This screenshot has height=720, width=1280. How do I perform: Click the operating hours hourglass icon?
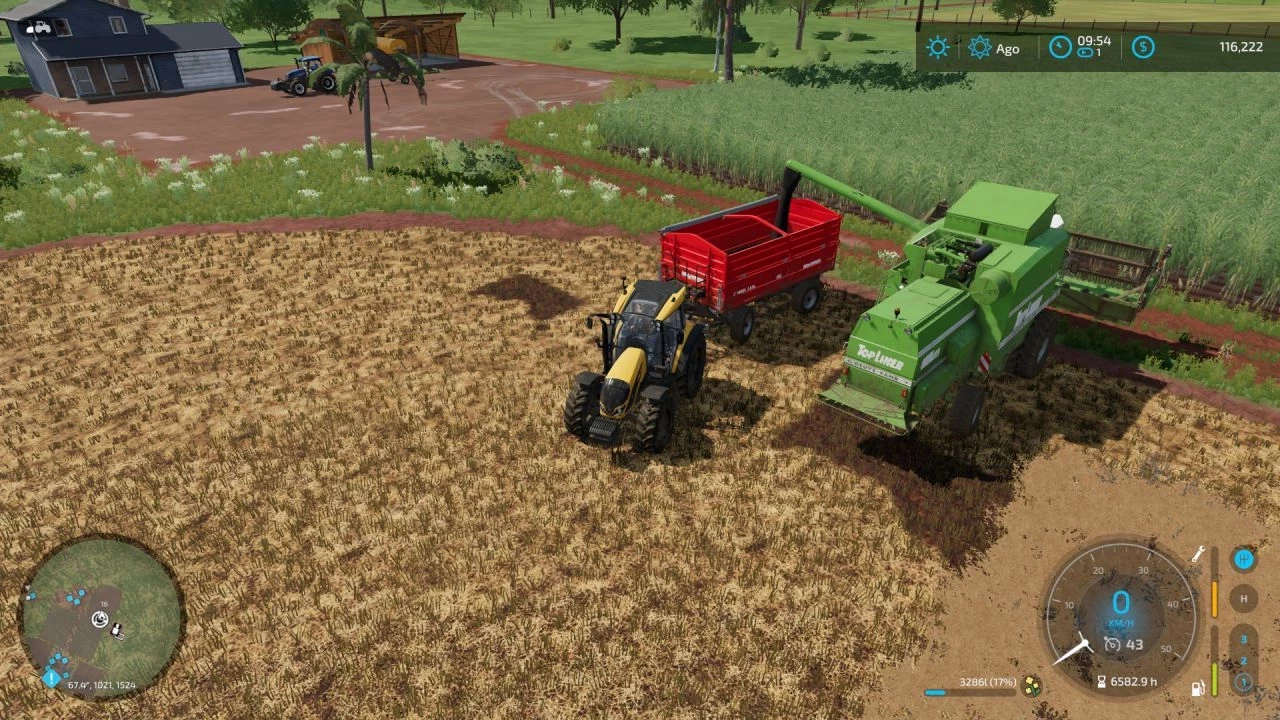(x=1102, y=681)
